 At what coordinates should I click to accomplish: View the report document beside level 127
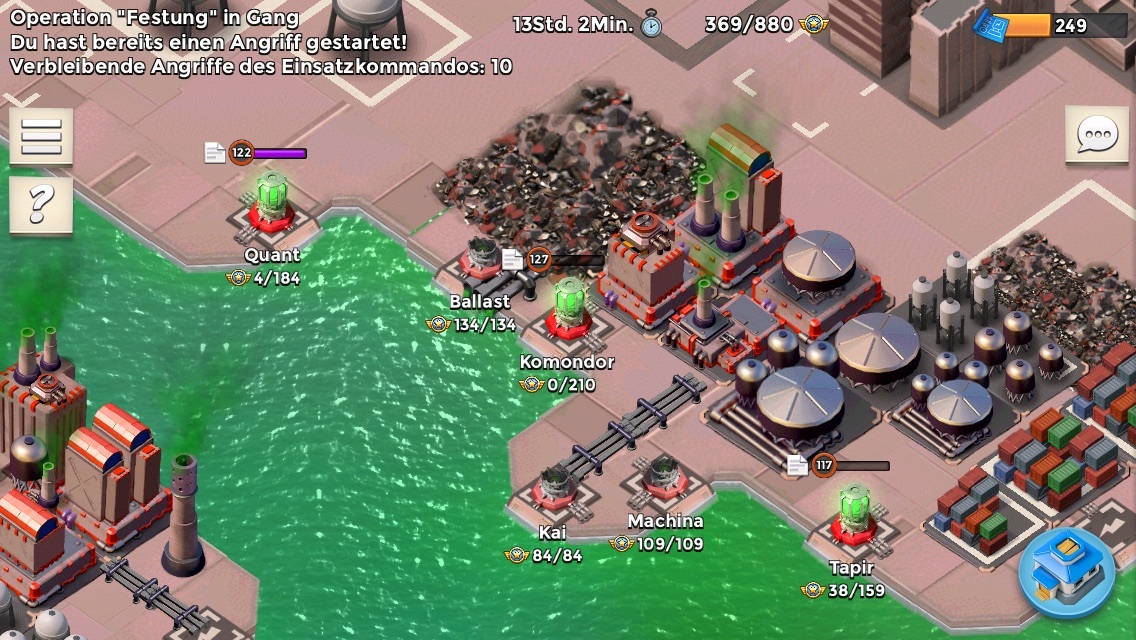[x=513, y=260]
